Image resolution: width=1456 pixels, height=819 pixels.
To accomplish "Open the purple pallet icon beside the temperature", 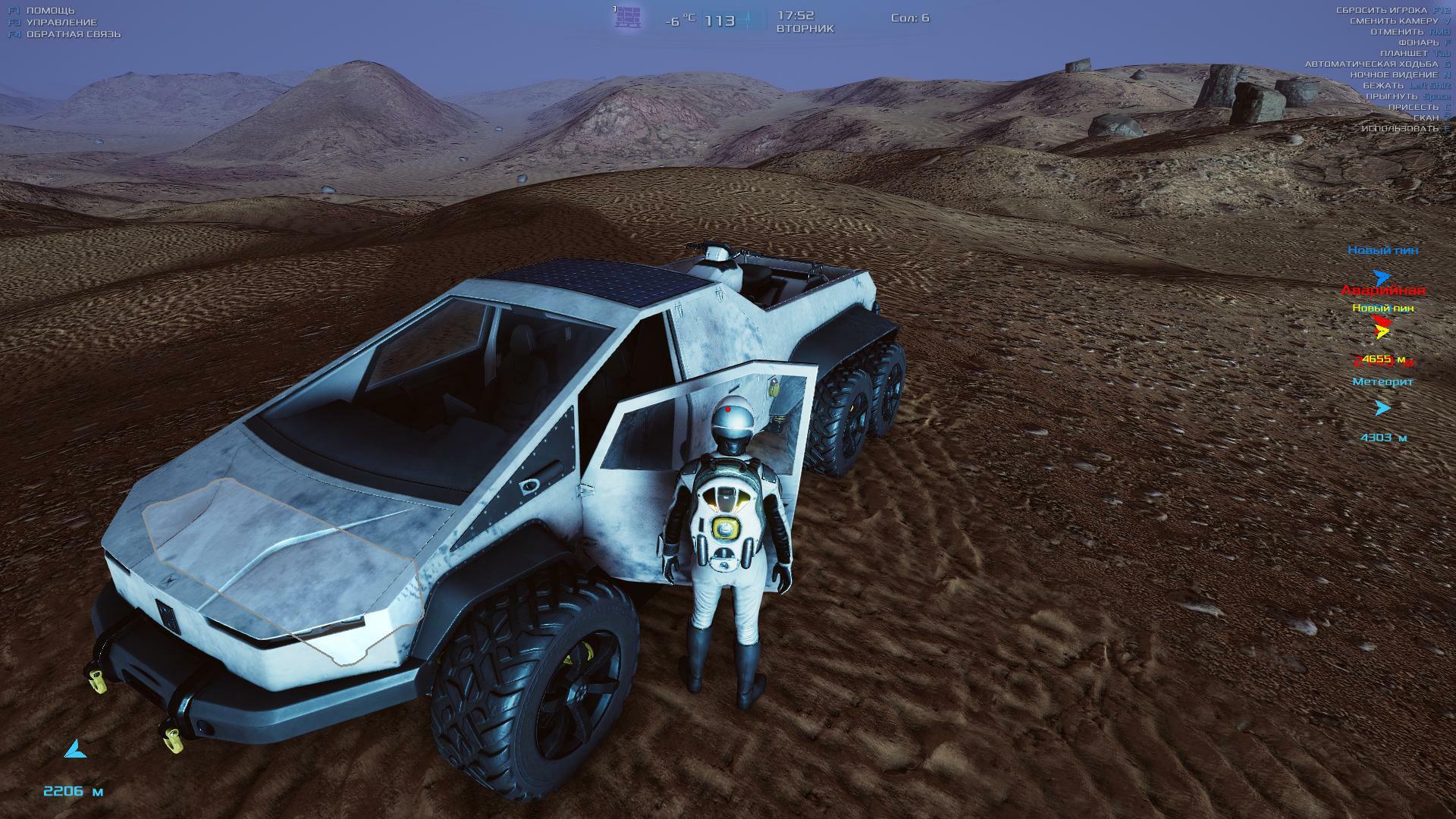I will coord(628,17).
